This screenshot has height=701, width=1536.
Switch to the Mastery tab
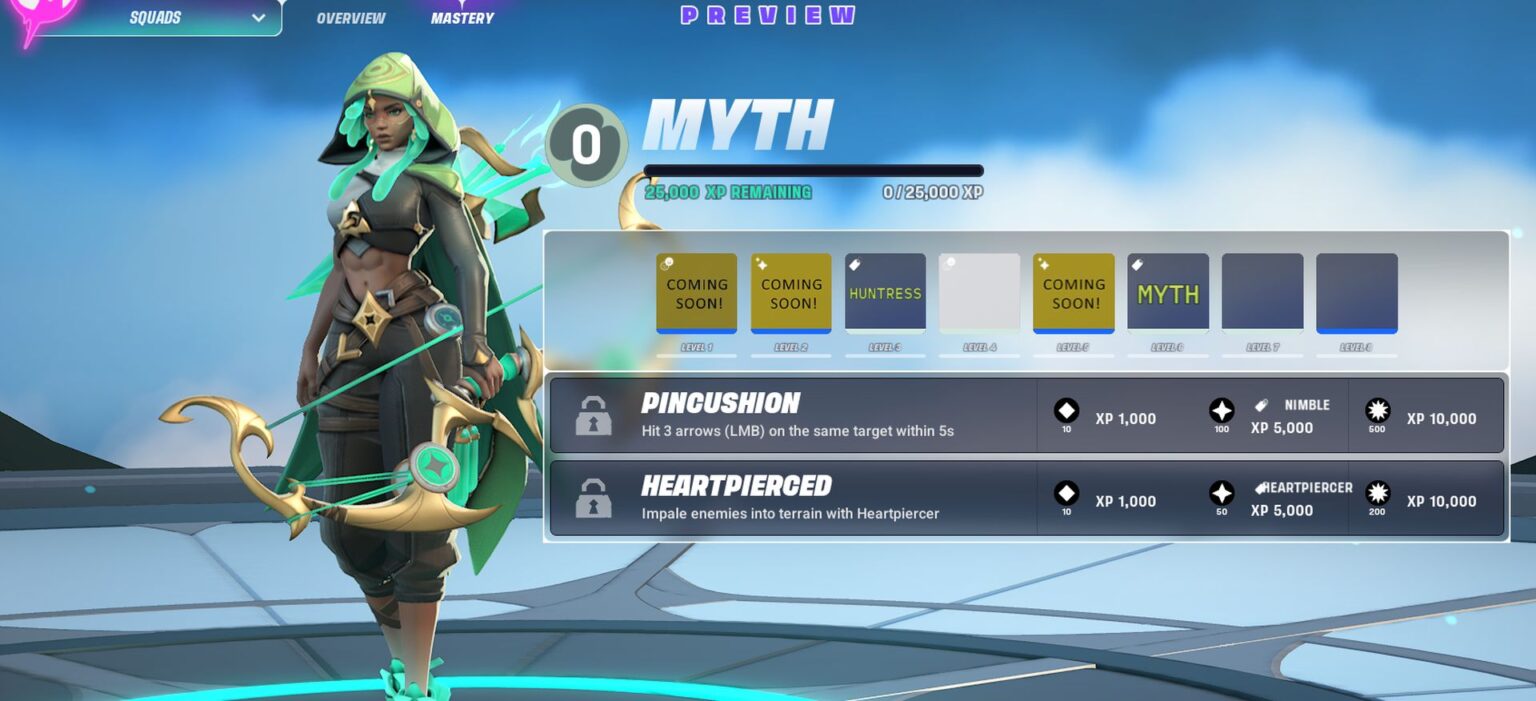coord(462,18)
